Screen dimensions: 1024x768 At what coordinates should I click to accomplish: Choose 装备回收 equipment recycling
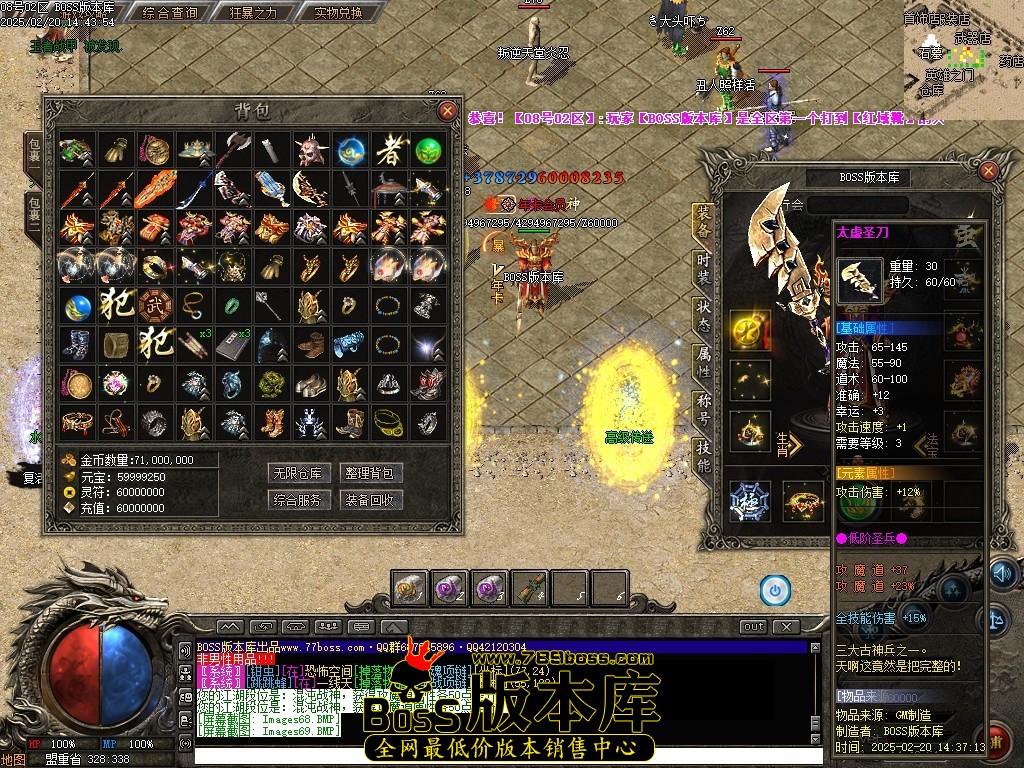click(371, 499)
